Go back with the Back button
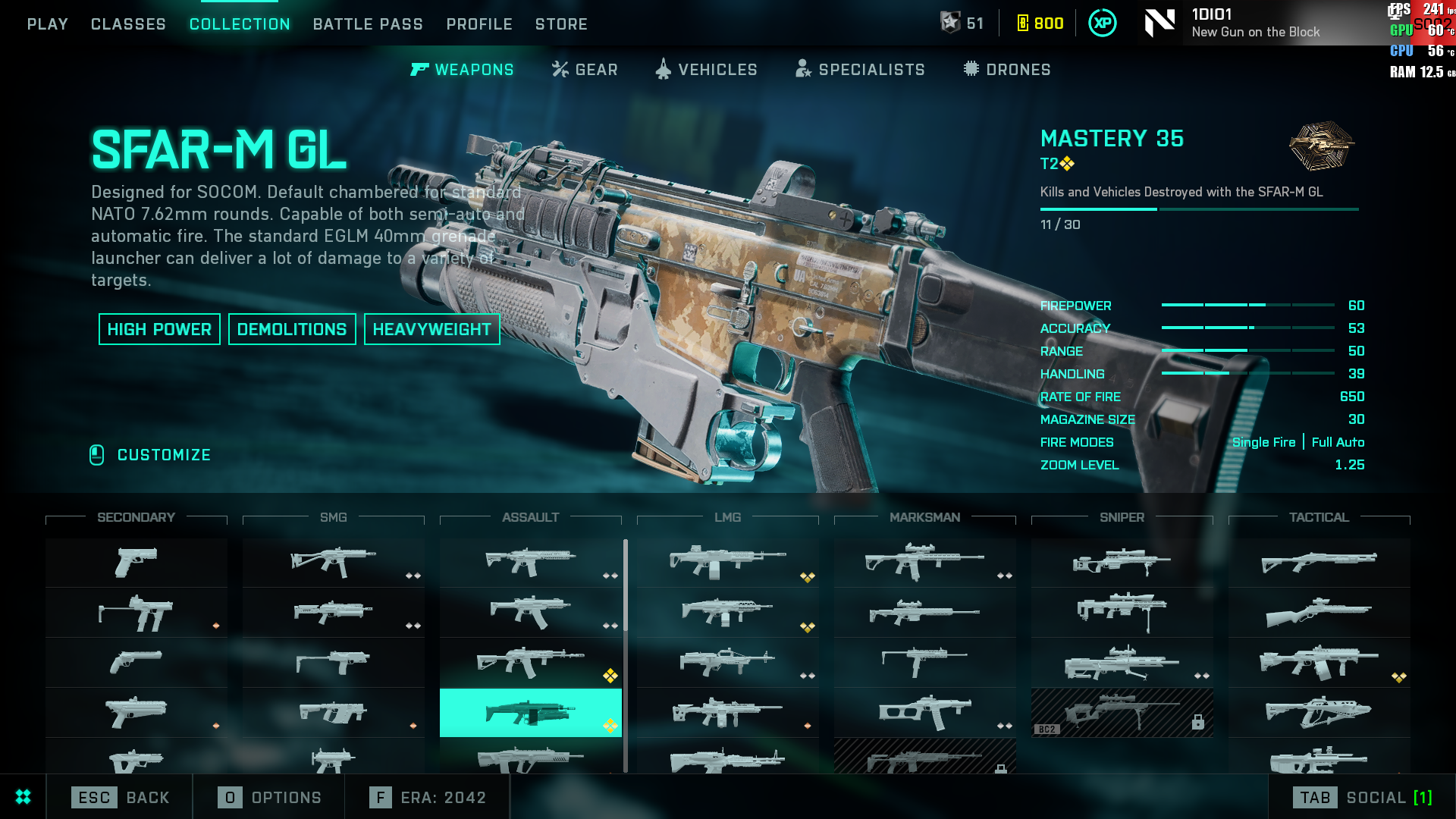 pyautogui.click(x=121, y=797)
